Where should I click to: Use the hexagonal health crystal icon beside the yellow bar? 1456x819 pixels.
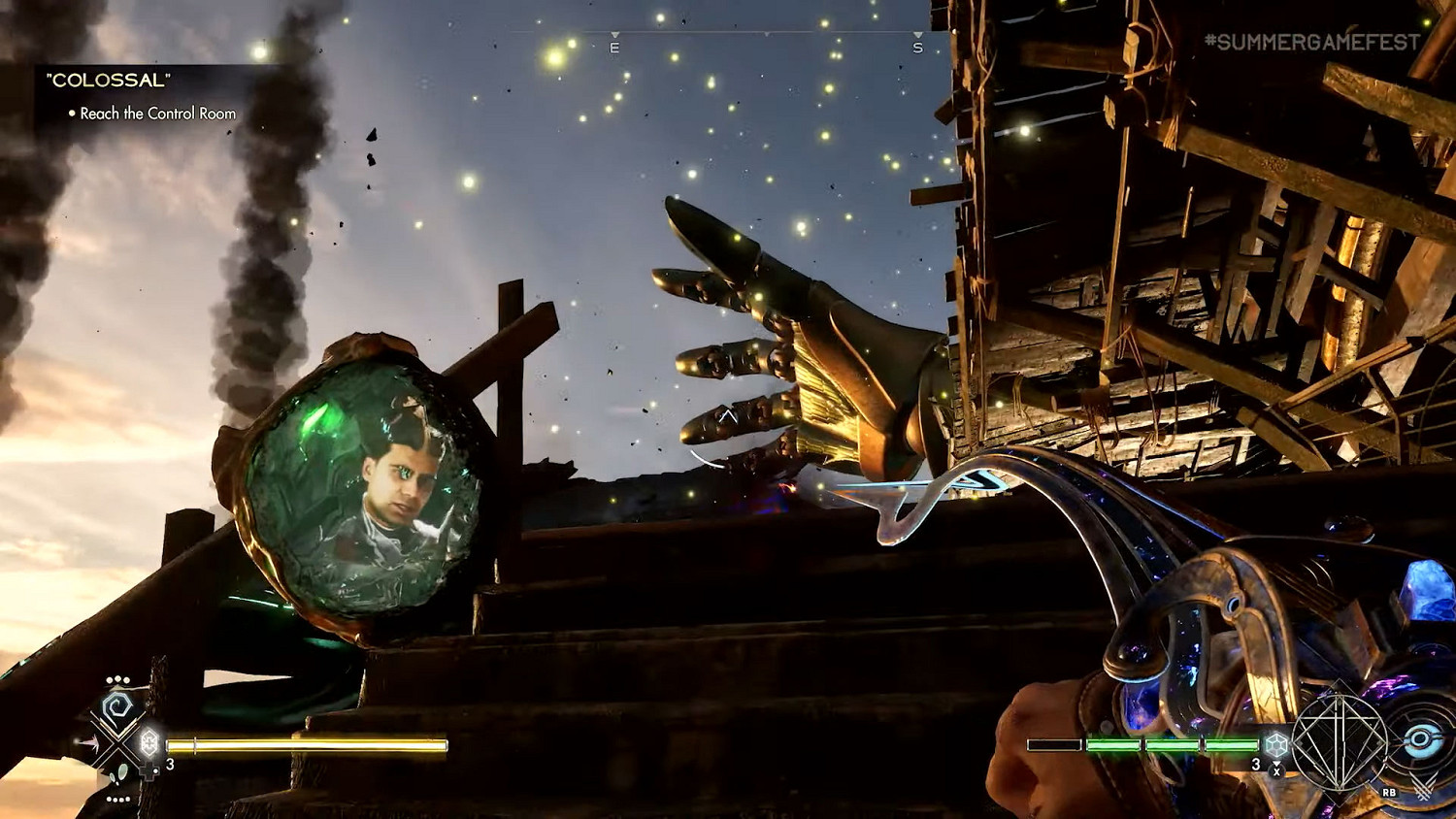[x=149, y=742]
